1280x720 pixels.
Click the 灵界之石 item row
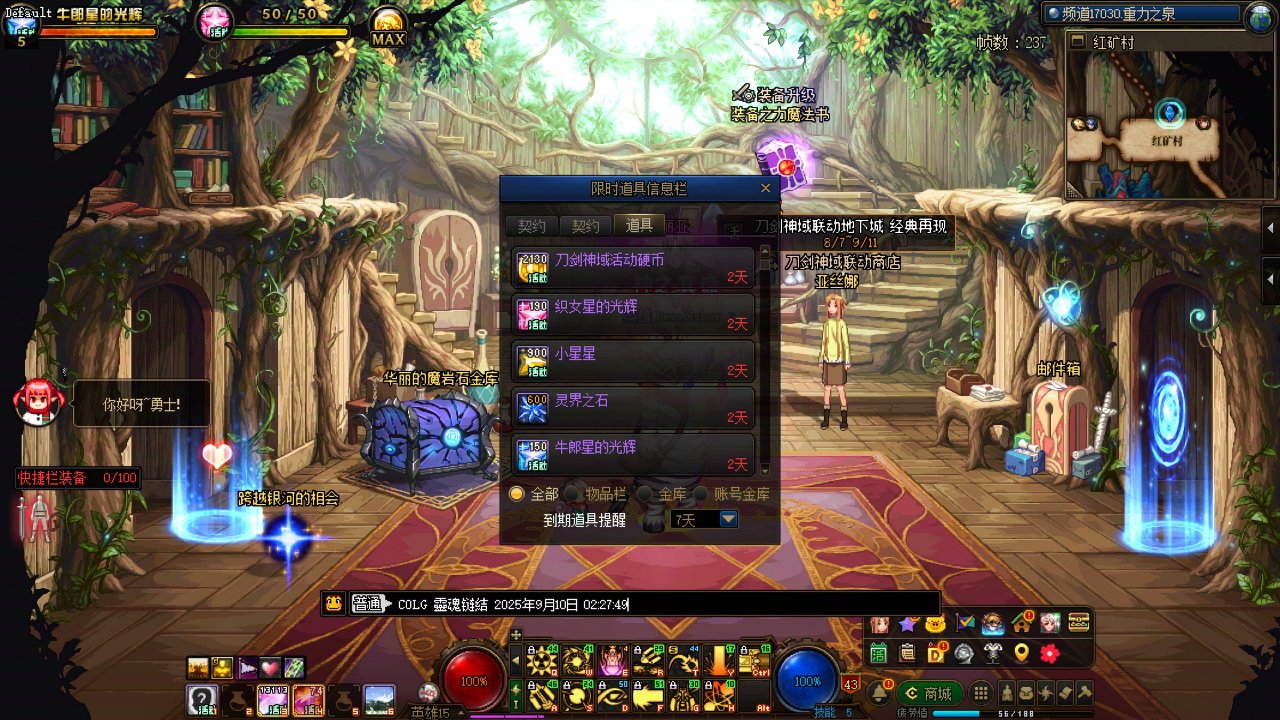(x=633, y=409)
